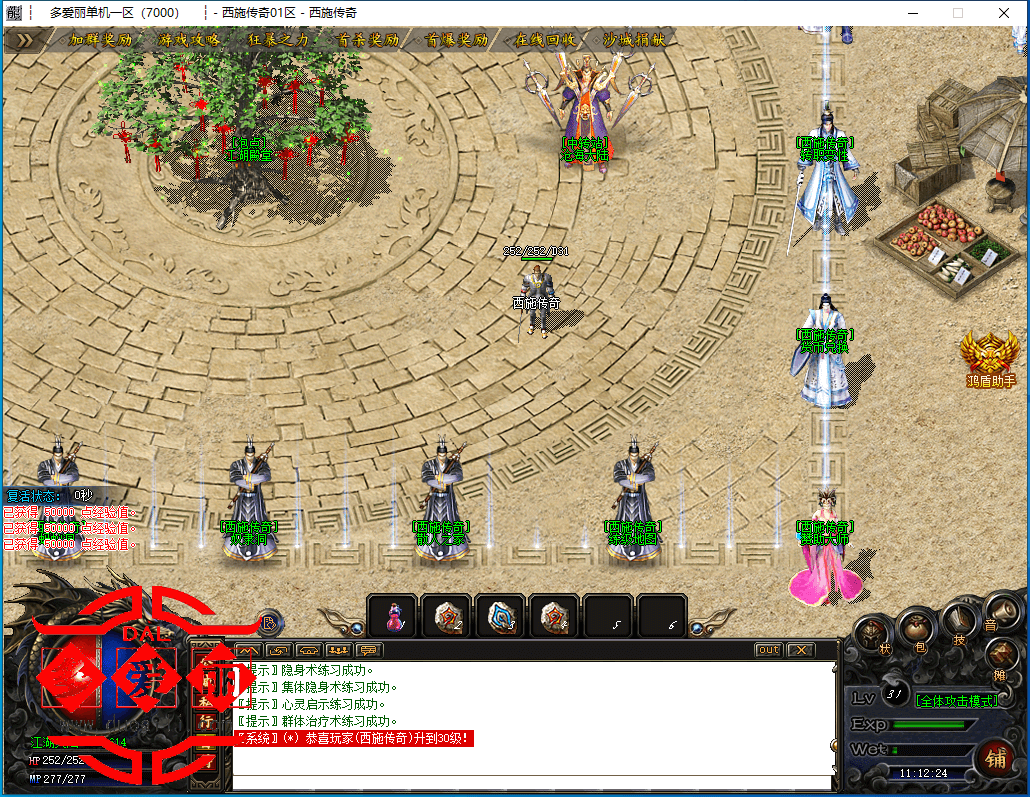Open the skills book icon

coord(959,620)
